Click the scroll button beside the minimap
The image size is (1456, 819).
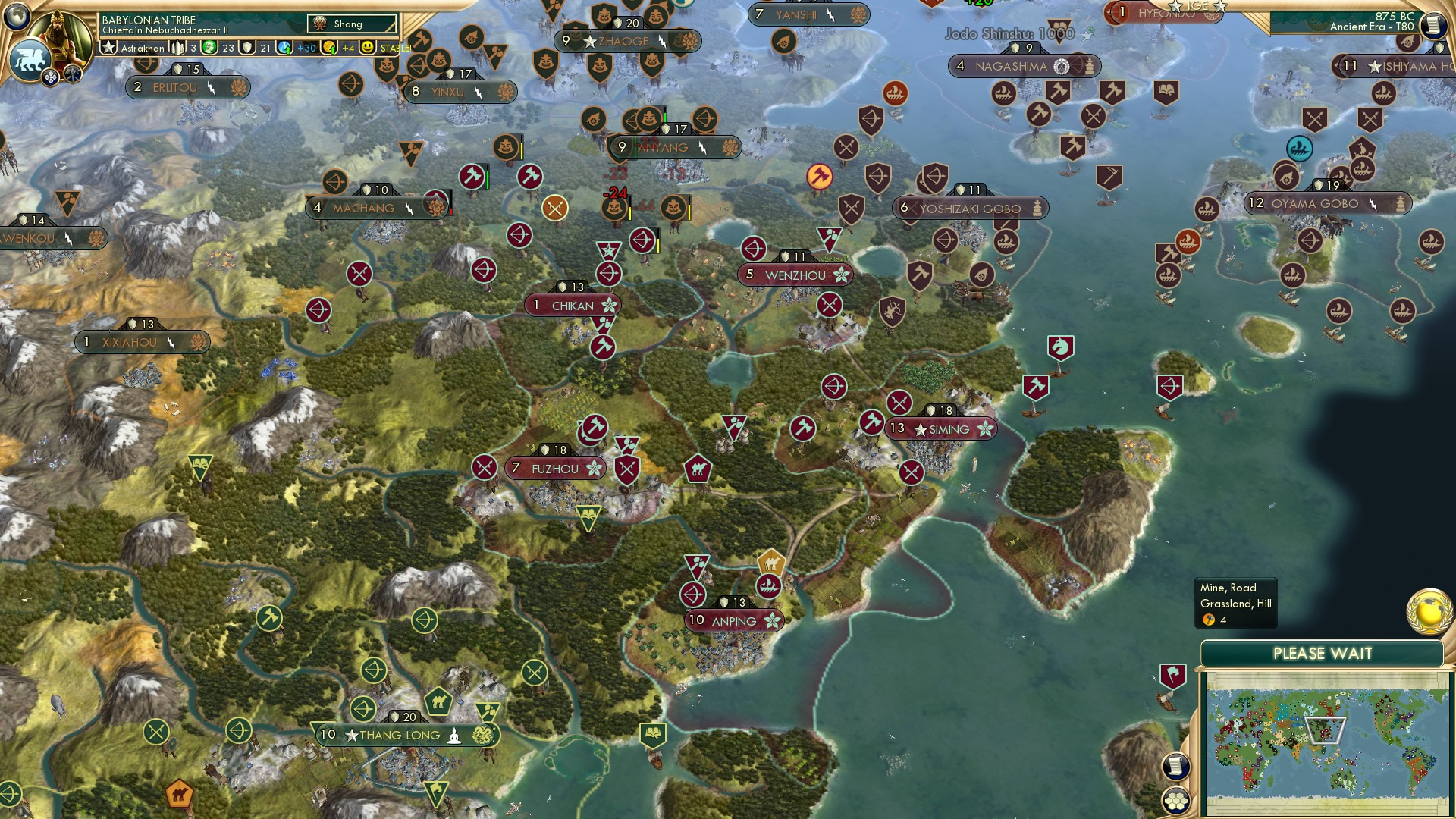point(1175,767)
